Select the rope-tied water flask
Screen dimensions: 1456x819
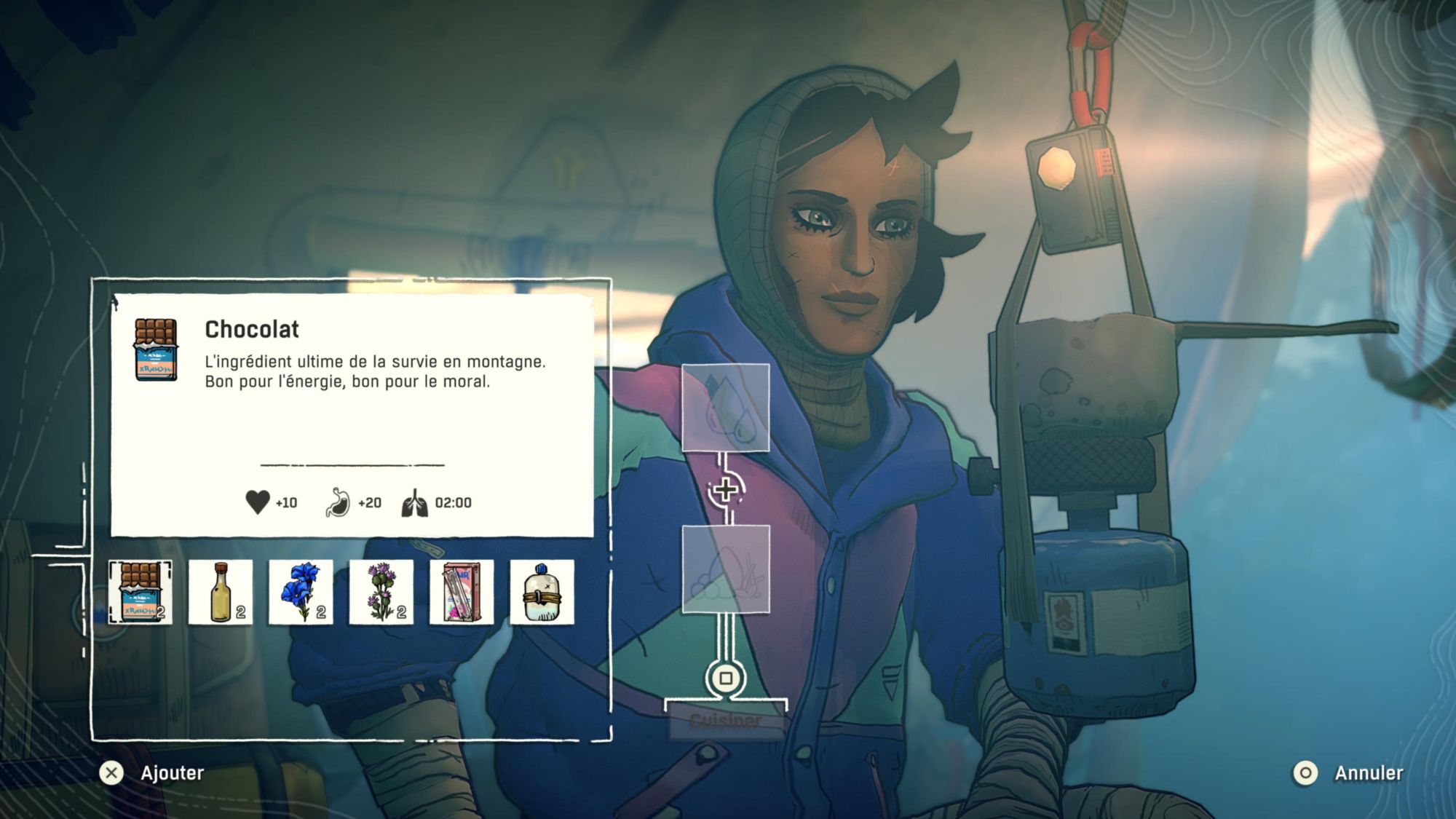click(x=542, y=592)
